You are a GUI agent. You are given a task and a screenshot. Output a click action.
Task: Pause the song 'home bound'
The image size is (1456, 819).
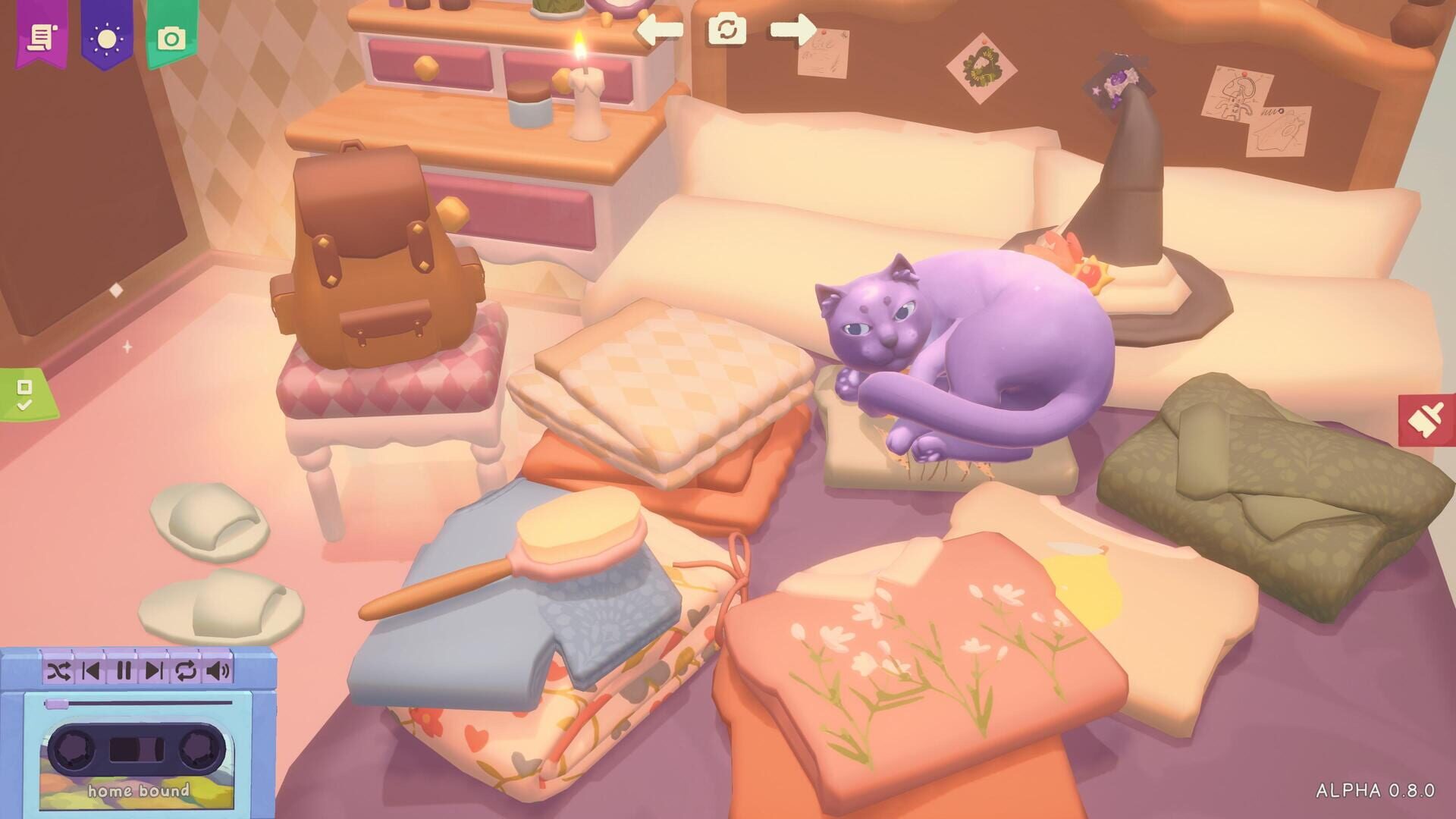point(124,669)
